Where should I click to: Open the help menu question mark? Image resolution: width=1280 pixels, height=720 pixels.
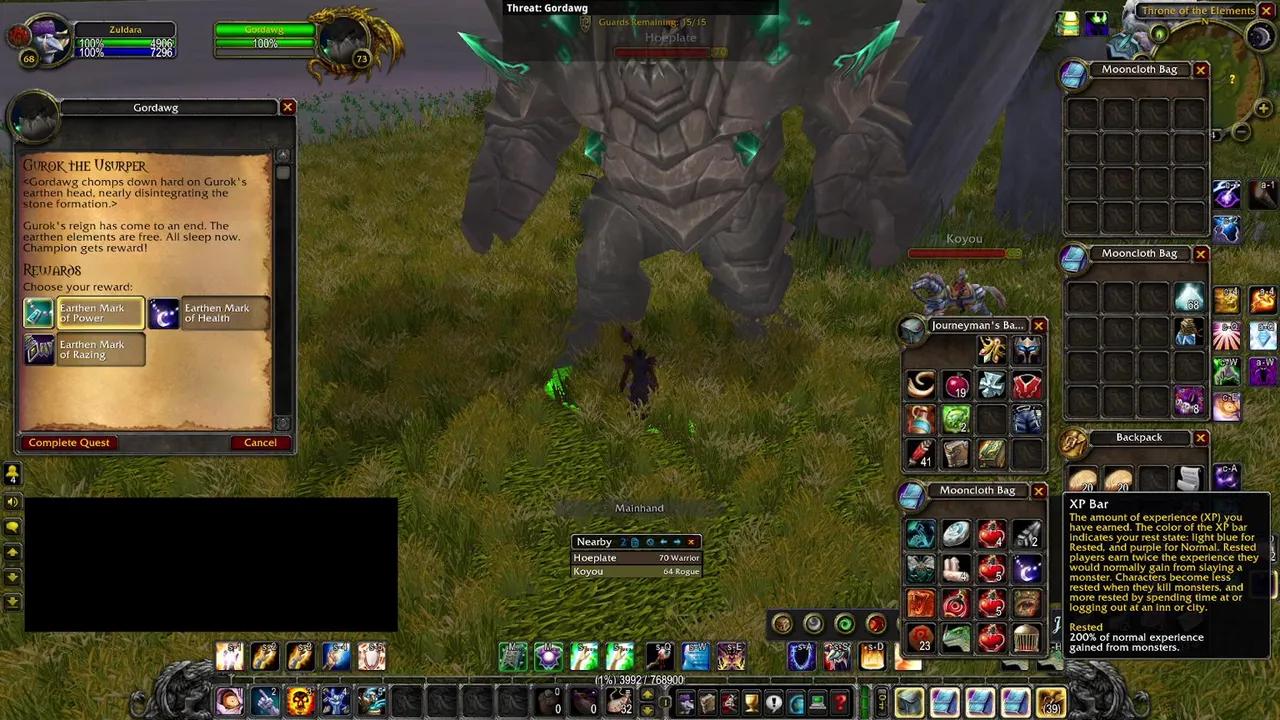click(841, 702)
